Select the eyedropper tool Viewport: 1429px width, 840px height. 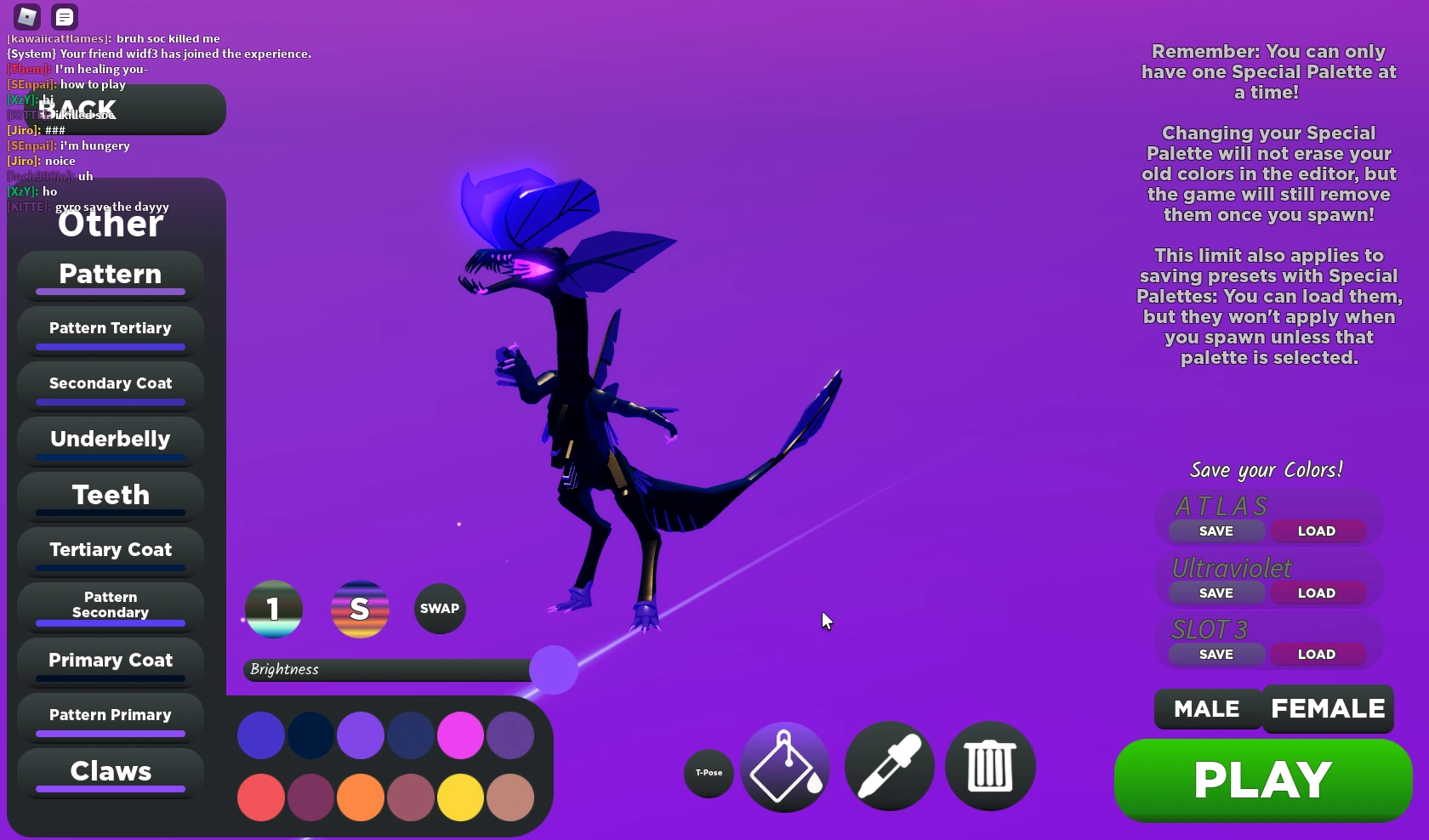[887, 766]
